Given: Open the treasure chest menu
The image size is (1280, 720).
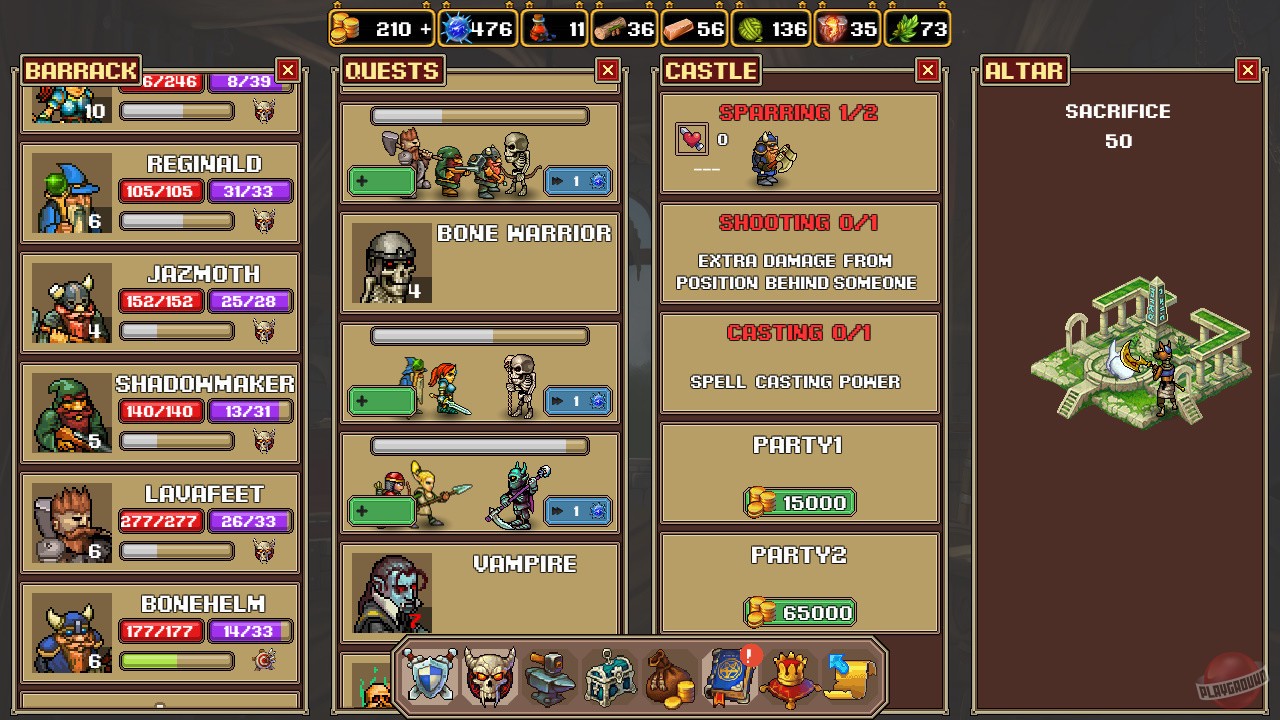Looking at the screenshot, I should coord(610,676).
